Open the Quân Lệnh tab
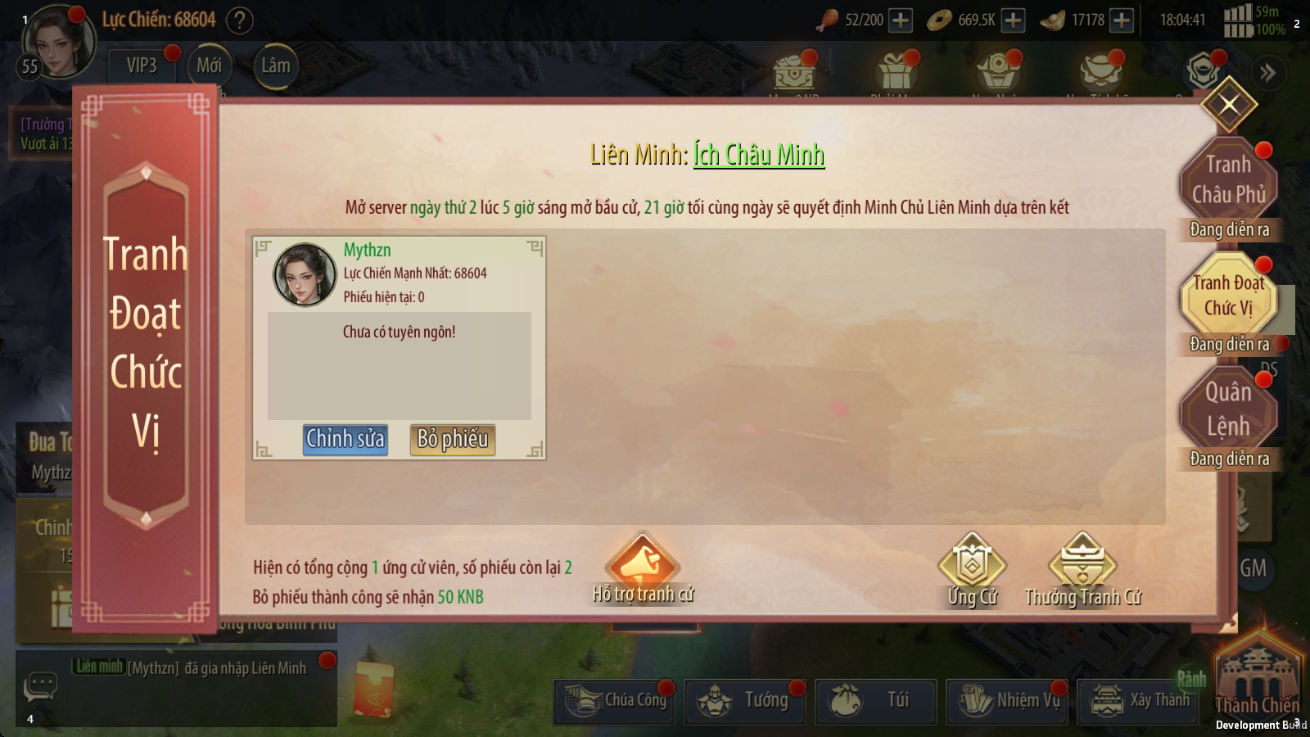 click(1228, 410)
